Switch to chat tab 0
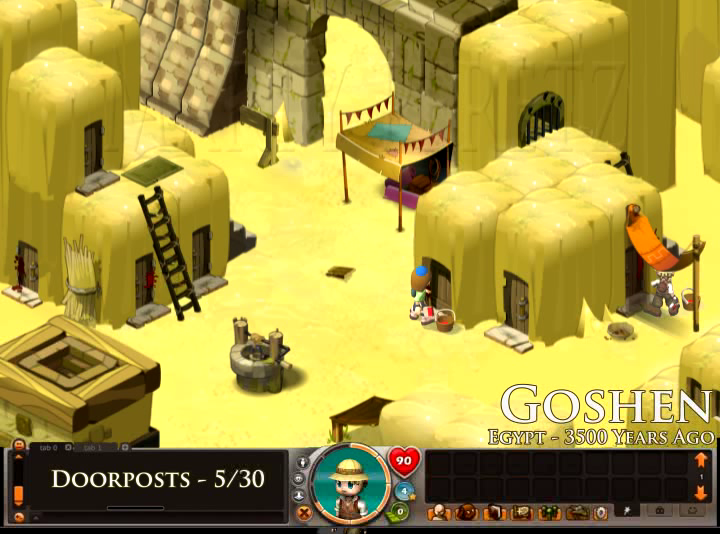Image resolution: width=720 pixels, height=534 pixels. (46, 446)
